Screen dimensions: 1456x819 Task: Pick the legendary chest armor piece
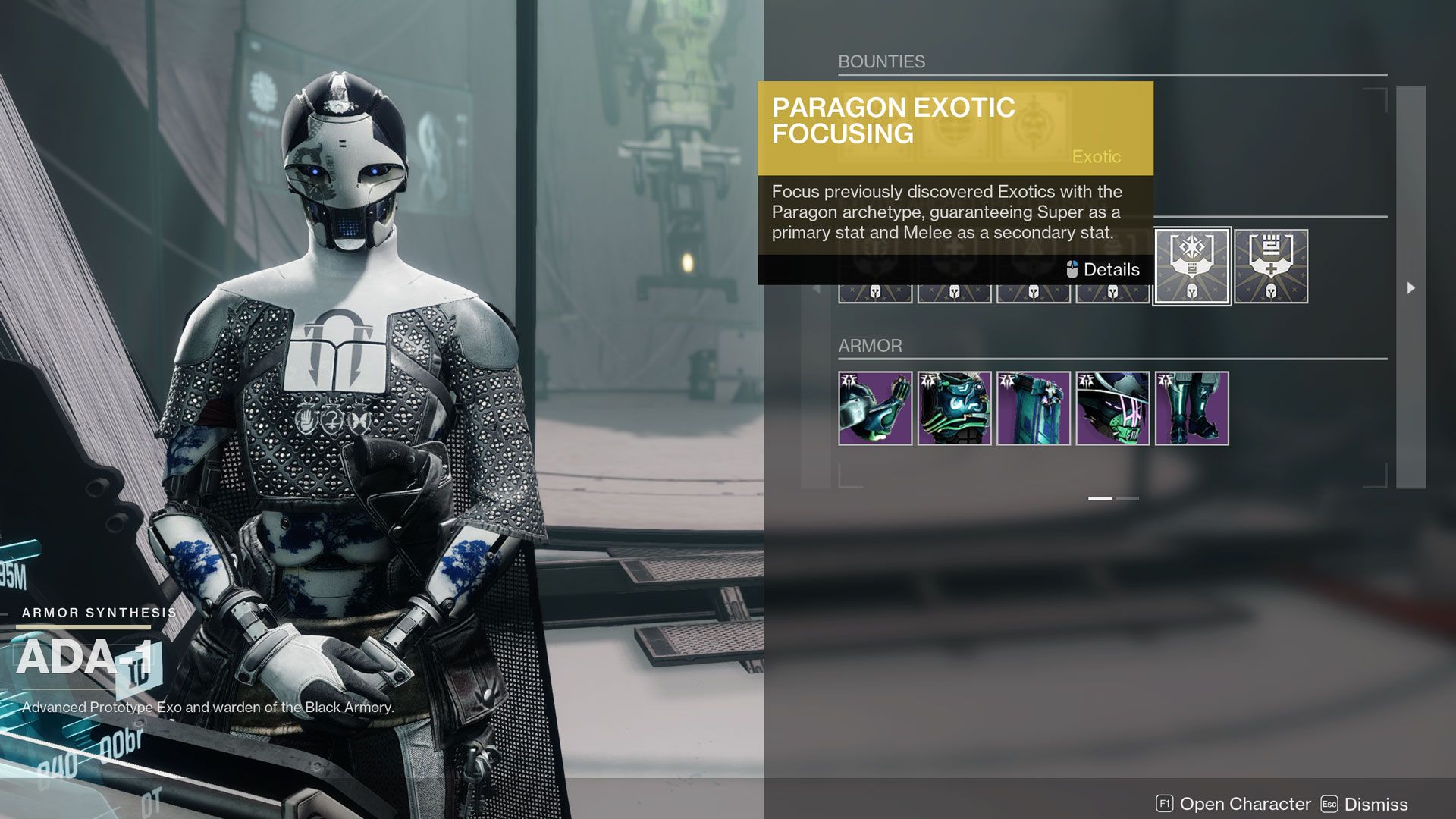click(954, 408)
